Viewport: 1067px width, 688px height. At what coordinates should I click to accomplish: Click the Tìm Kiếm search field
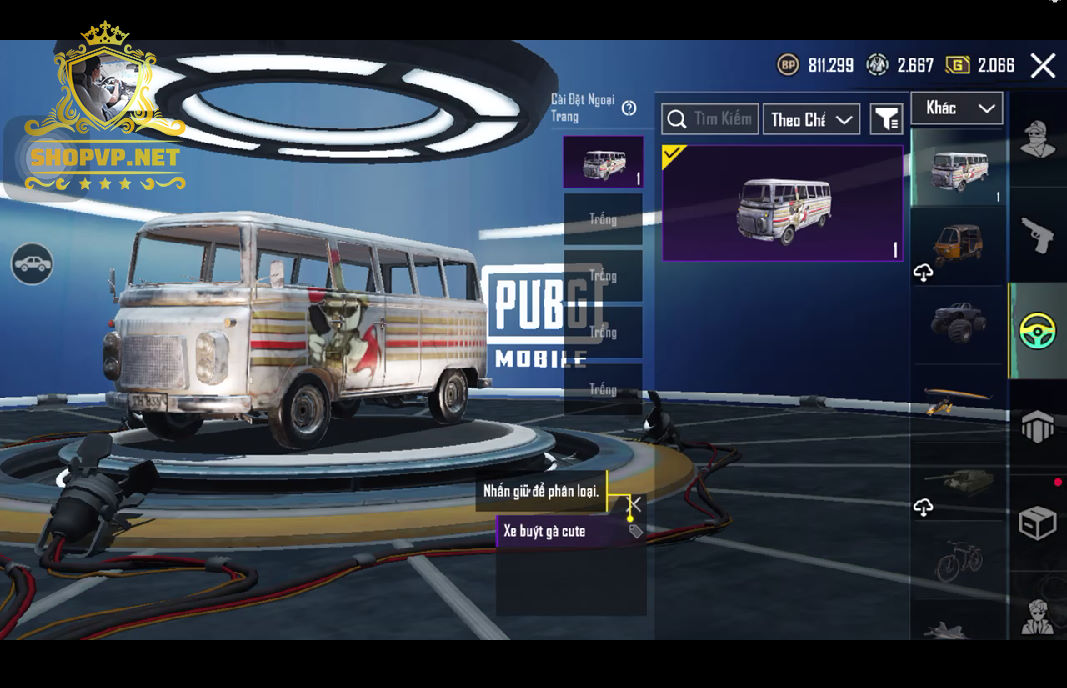pyautogui.click(x=710, y=119)
